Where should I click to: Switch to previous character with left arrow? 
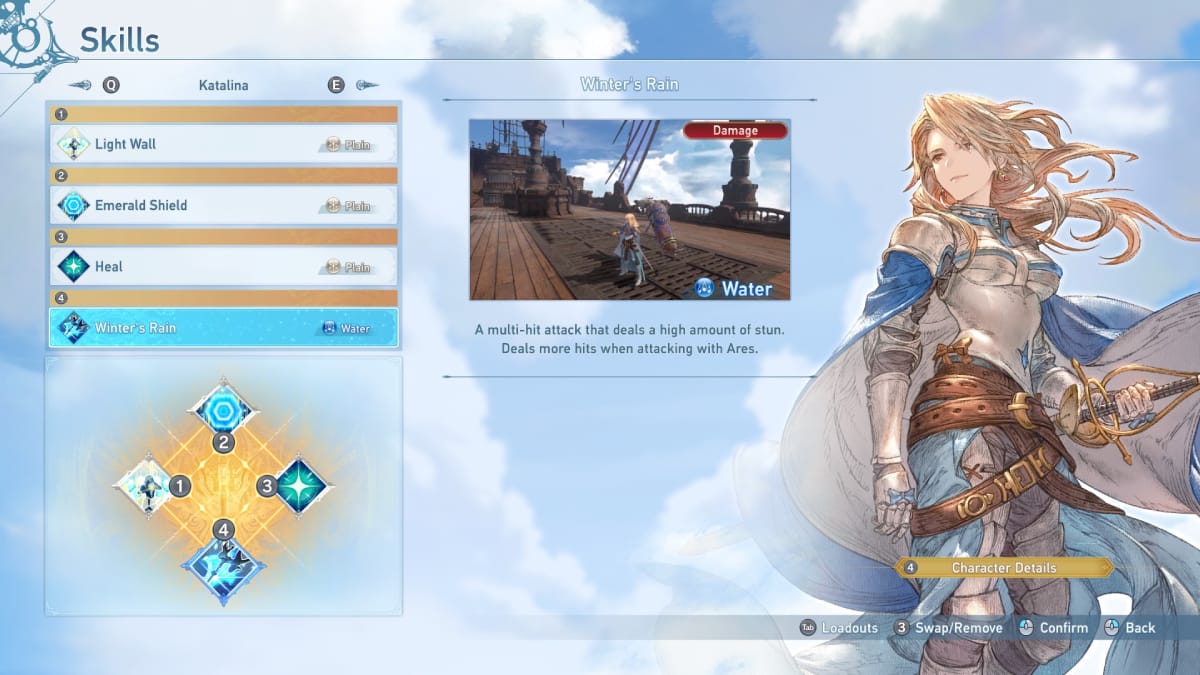click(x=83, y=86)
